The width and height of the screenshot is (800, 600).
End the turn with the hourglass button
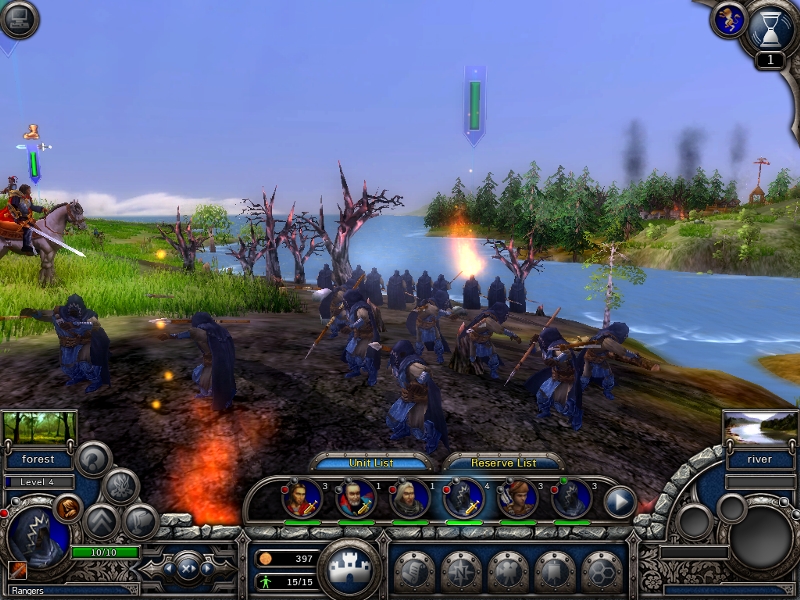[770, 31]
